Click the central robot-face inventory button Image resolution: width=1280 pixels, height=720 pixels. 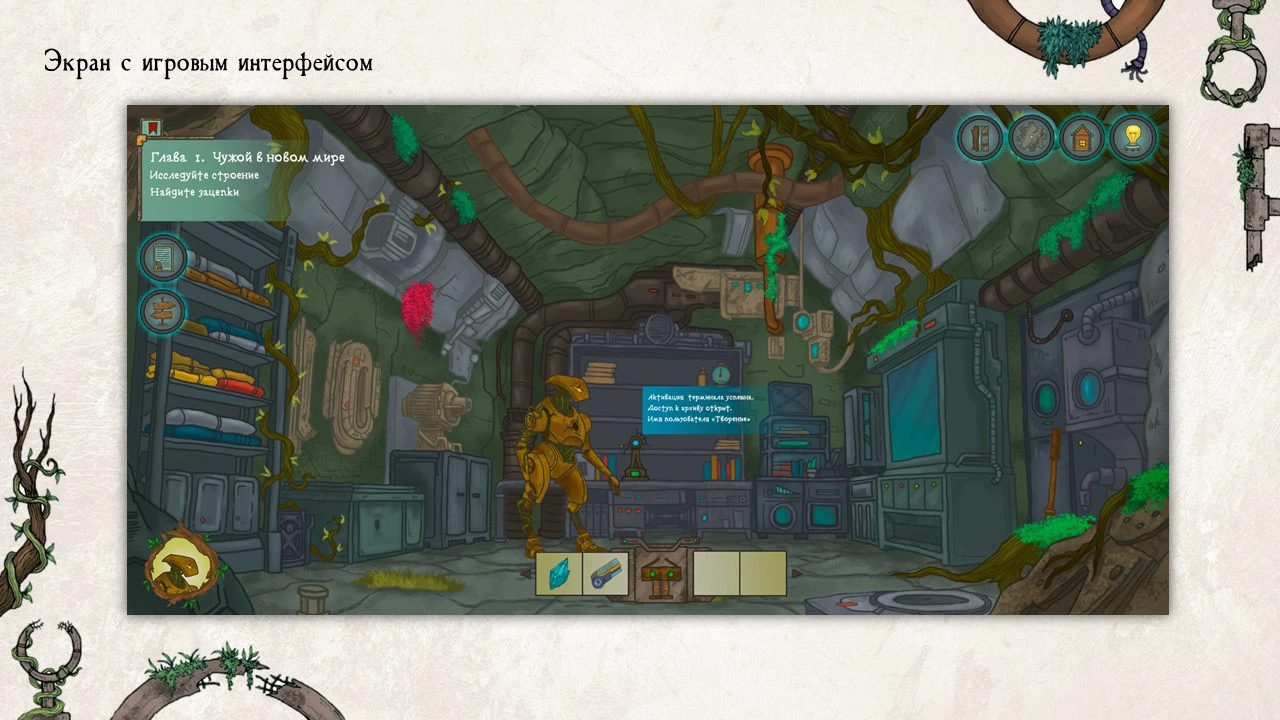[x=658, y=575]
